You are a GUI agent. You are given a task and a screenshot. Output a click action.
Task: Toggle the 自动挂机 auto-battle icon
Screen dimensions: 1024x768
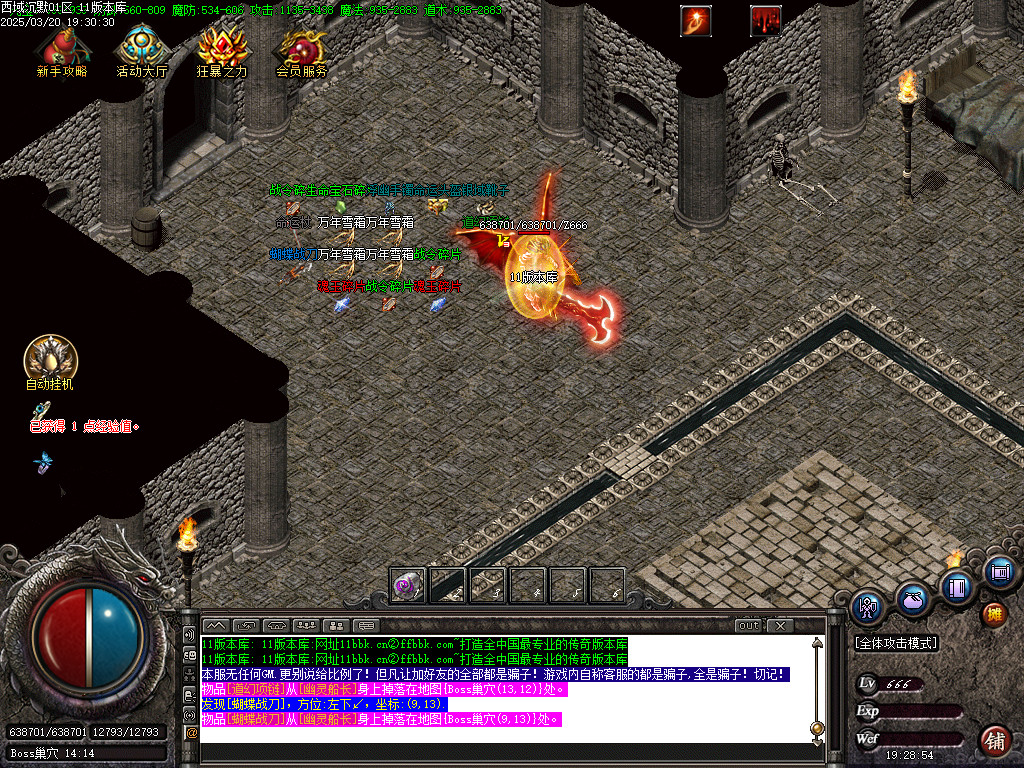pos(50,361)
